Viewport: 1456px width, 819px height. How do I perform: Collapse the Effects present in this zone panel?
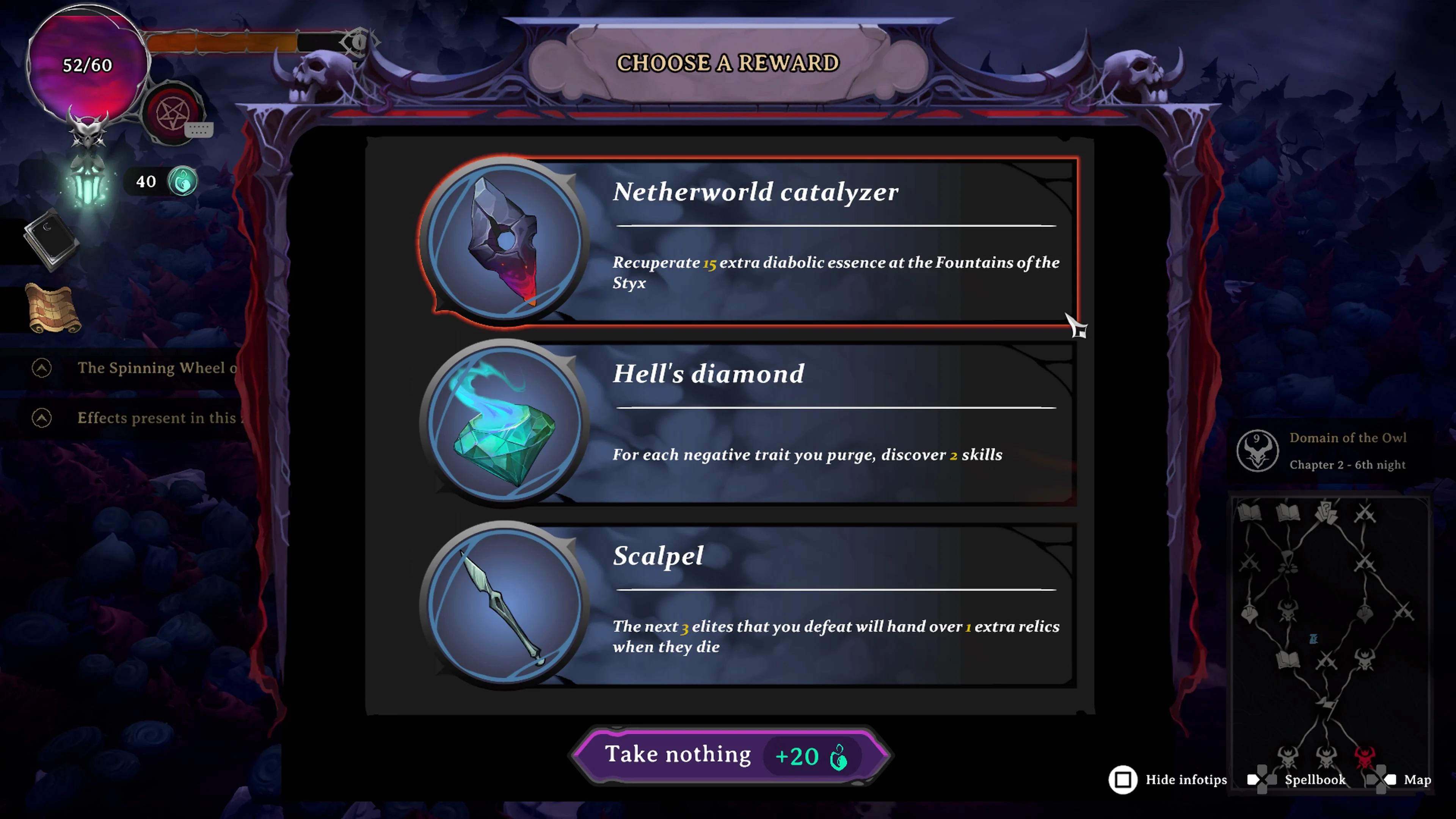coord(41,418)
